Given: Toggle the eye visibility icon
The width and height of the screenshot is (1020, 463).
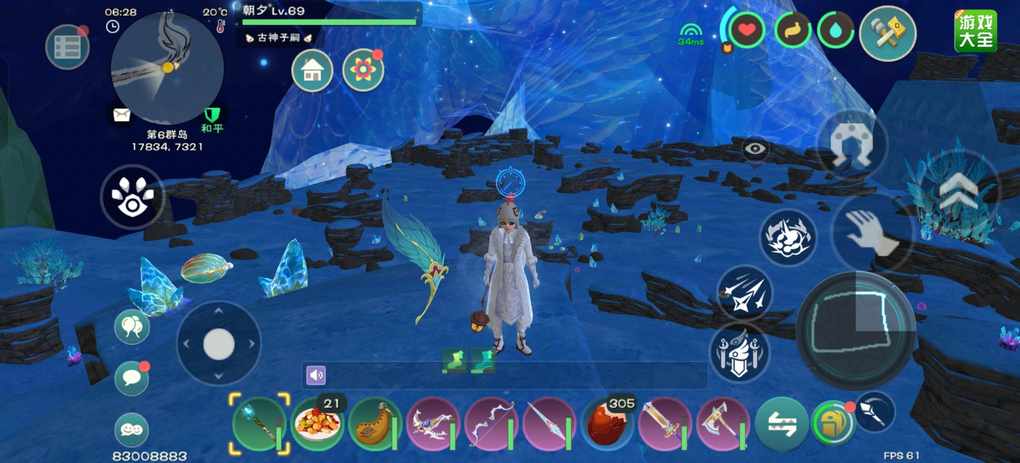Looking at the screenshot, I should (x=755, y=150).
